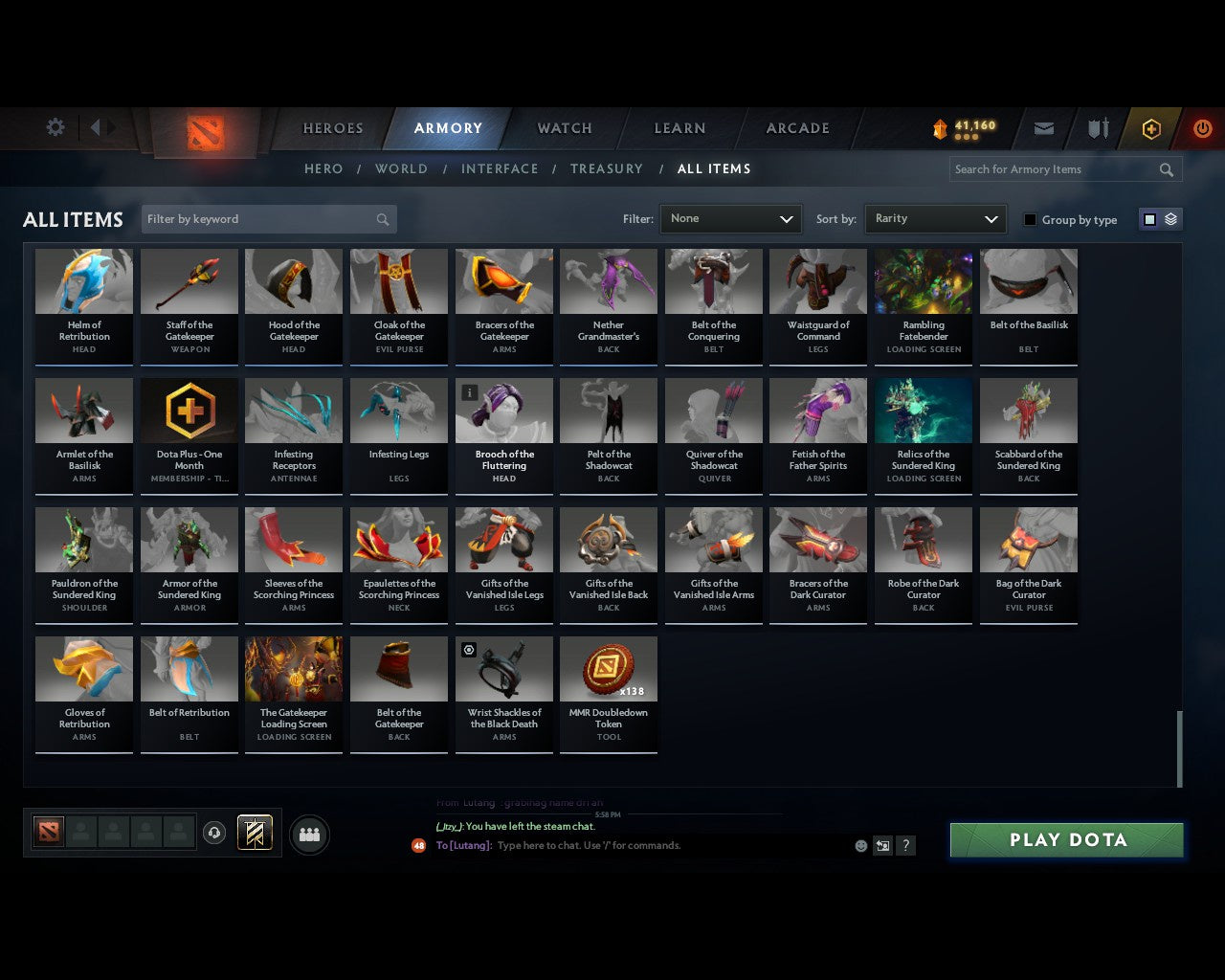Click the power/exit icon top right
The image size is (1225, 980).
[1202, 128]
